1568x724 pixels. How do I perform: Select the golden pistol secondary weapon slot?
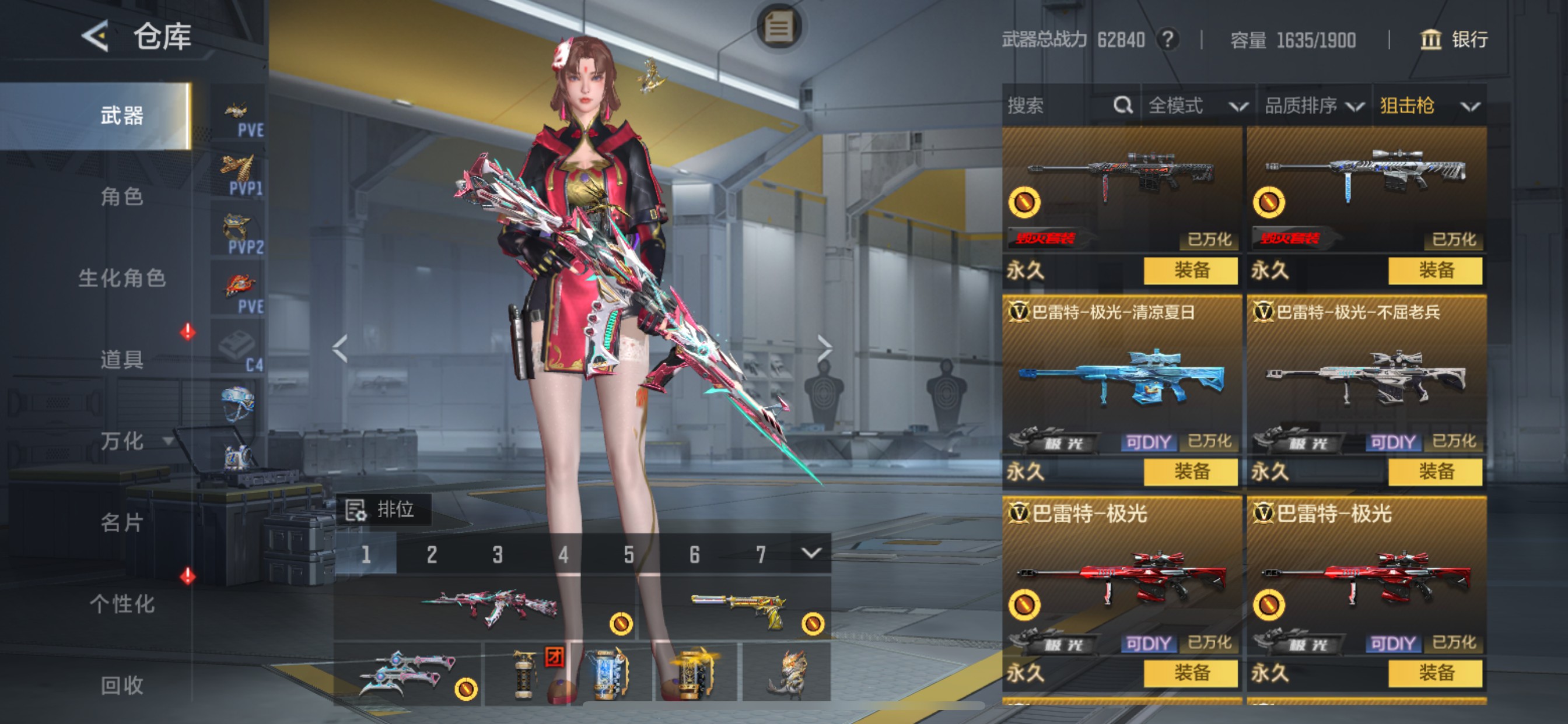[x=736, y=609]
